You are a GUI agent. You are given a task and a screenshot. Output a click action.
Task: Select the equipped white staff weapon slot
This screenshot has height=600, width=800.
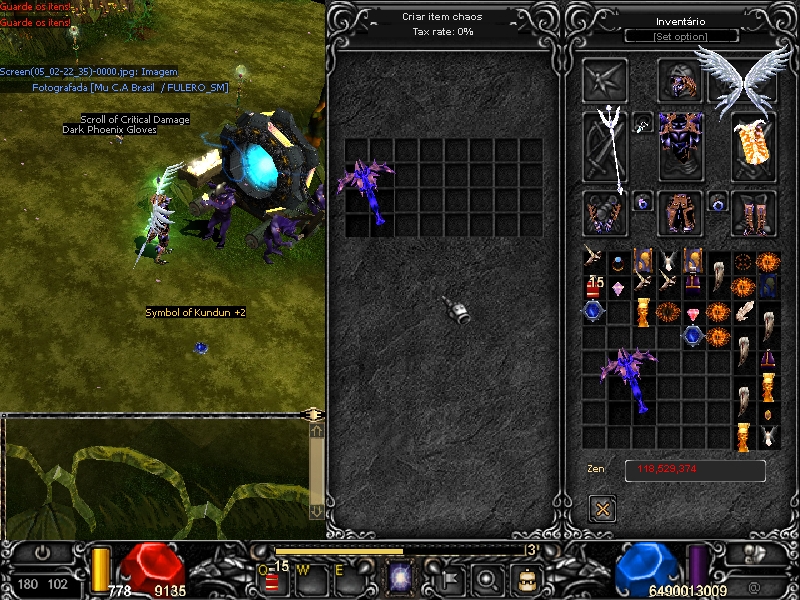(x=605, y=145)
